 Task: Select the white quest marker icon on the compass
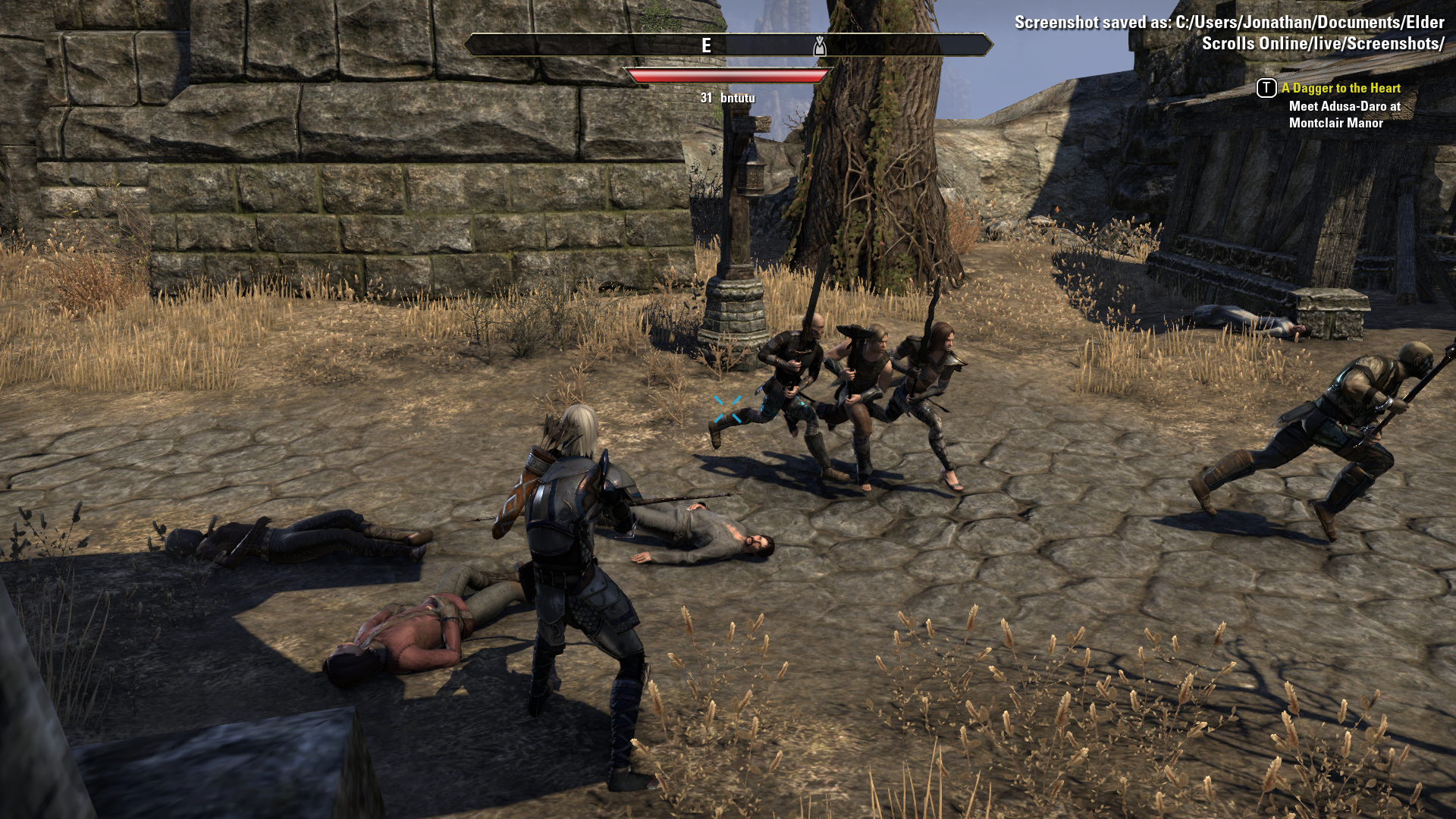click(x=819, y=44)
